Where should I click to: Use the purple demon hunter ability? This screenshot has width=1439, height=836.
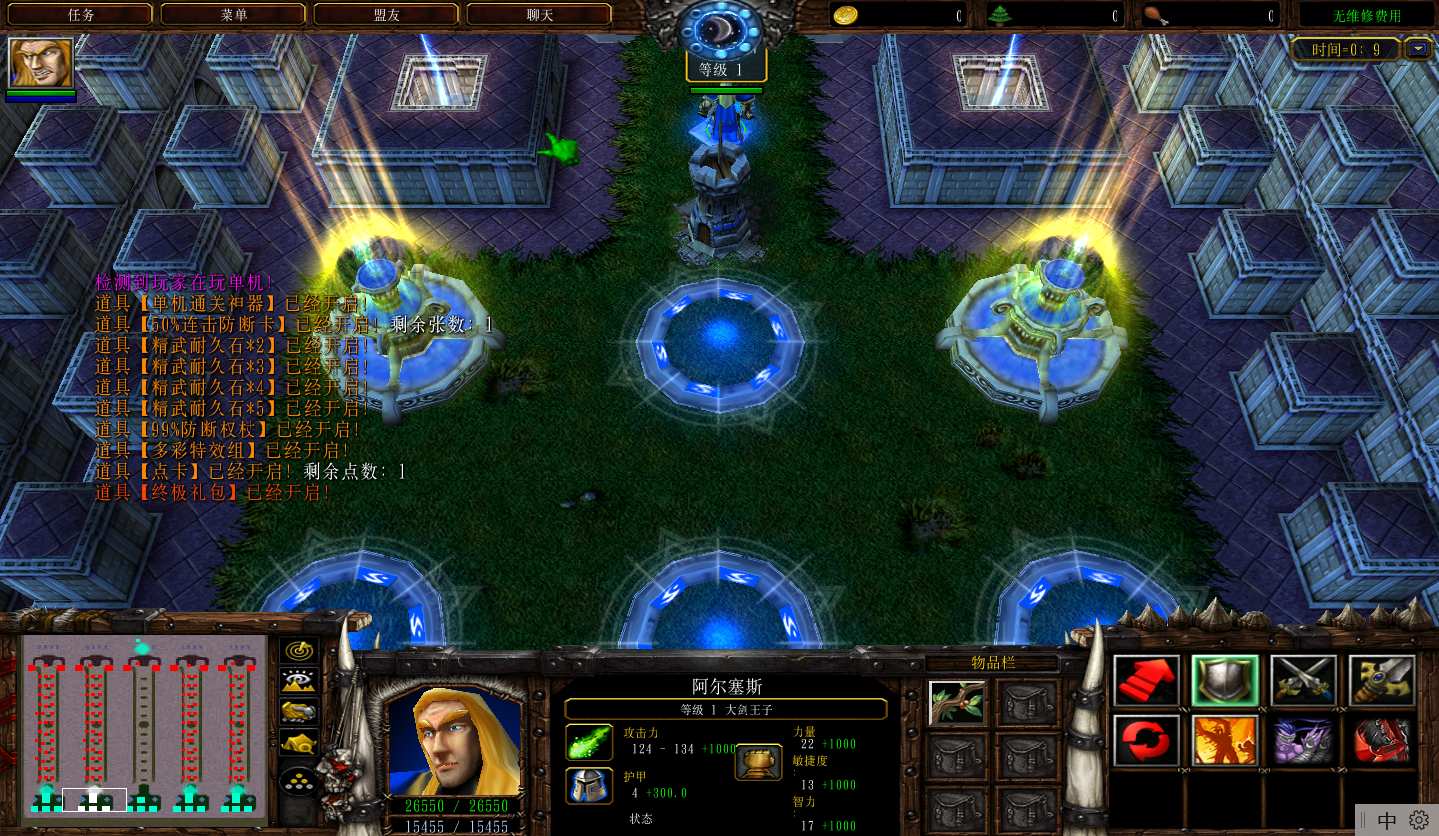1303,740
